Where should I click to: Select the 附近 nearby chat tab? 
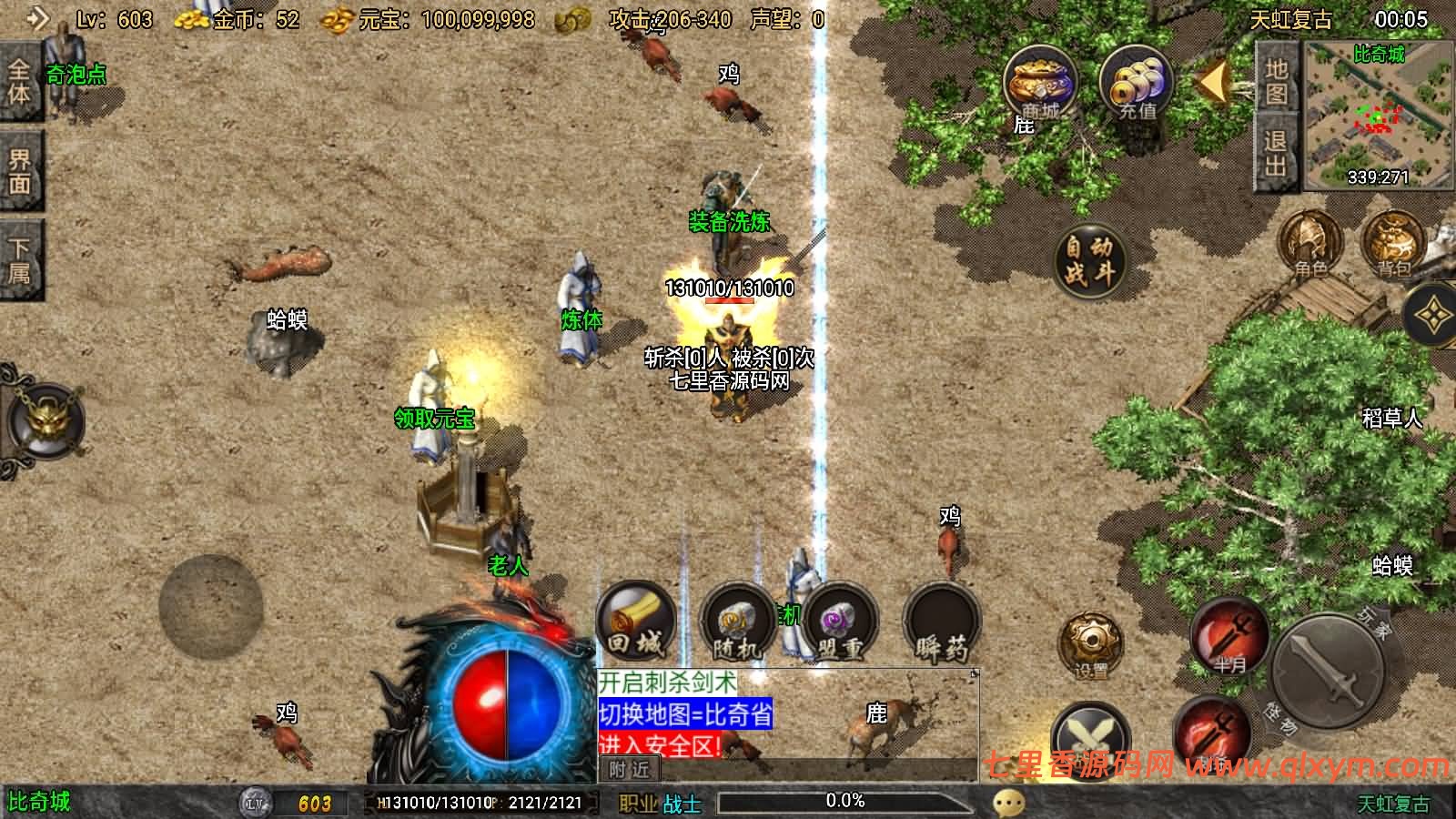(x=629, y=770)
